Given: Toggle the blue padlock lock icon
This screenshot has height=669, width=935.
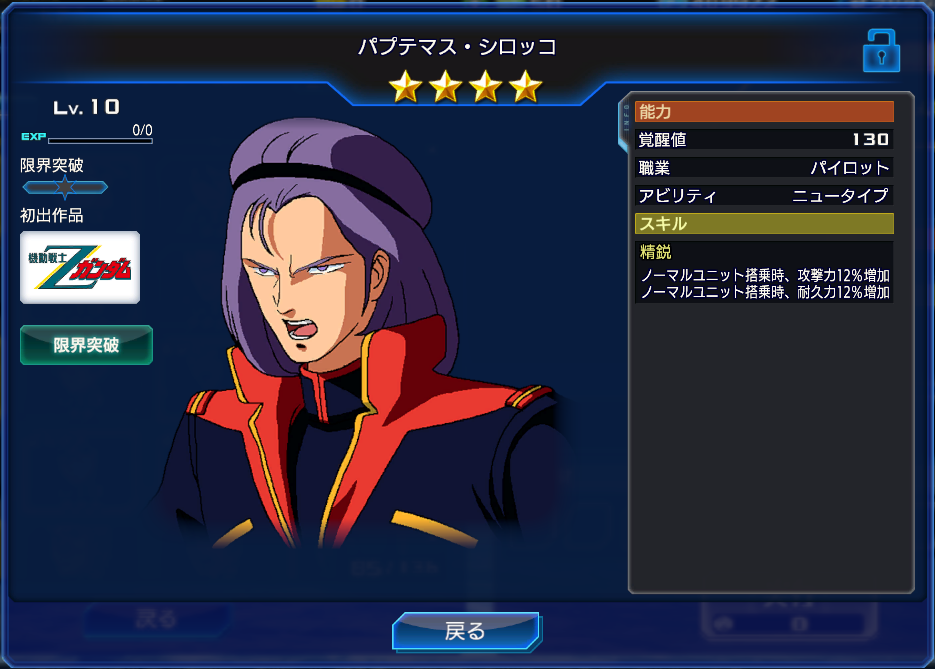Looking at the screenshot, I should click(881, 50).
